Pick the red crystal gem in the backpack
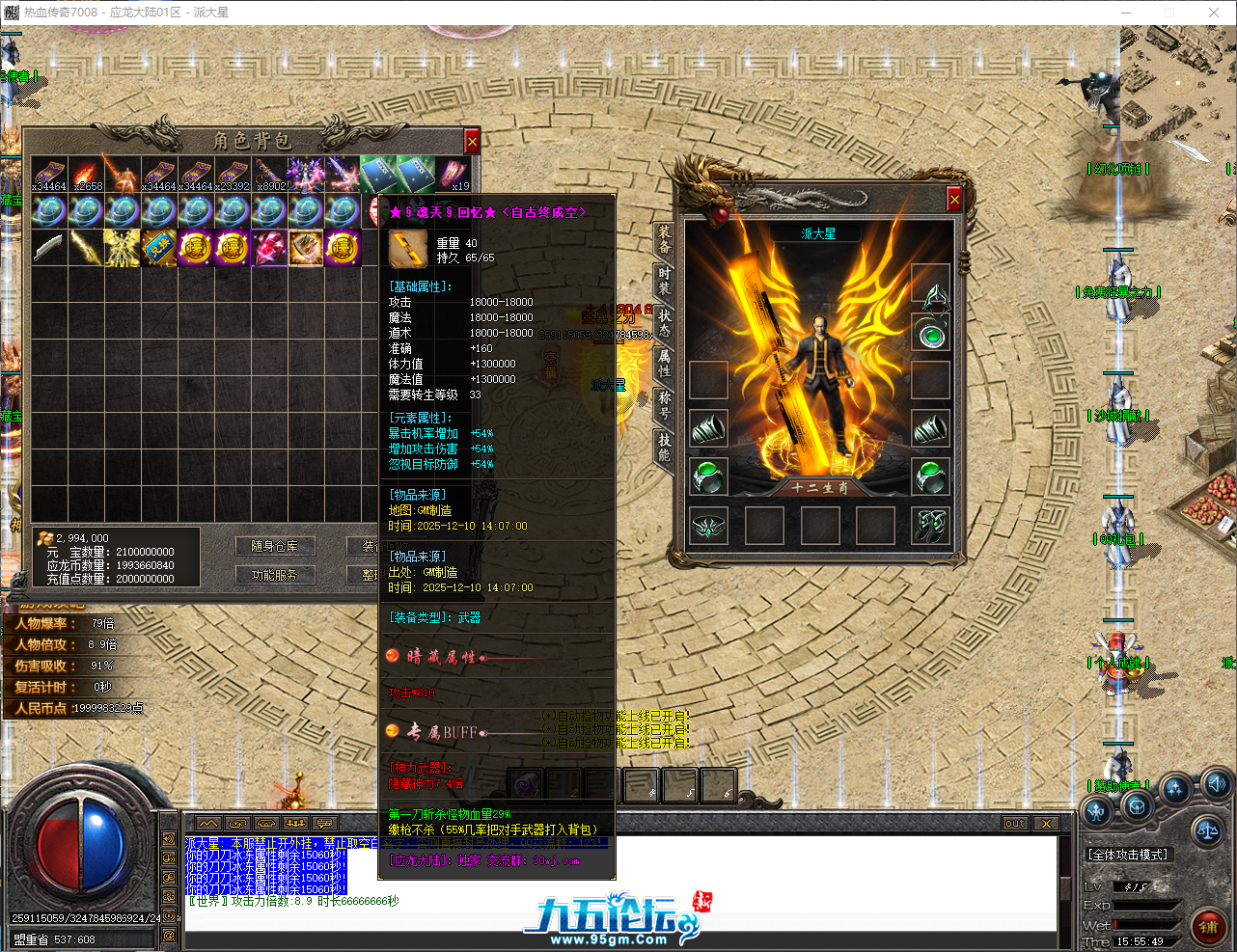Viewport: 1237px width, 952px height. 269,248
